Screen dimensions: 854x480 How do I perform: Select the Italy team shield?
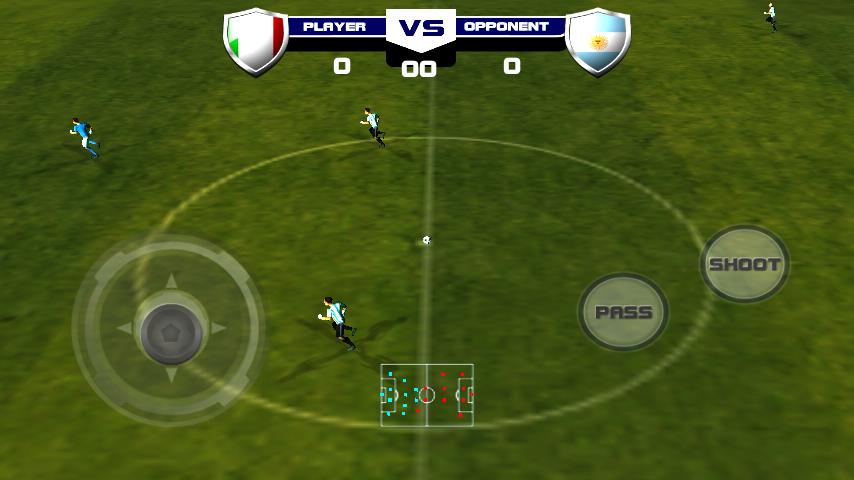pyautogui.click(x=255, y=41)
